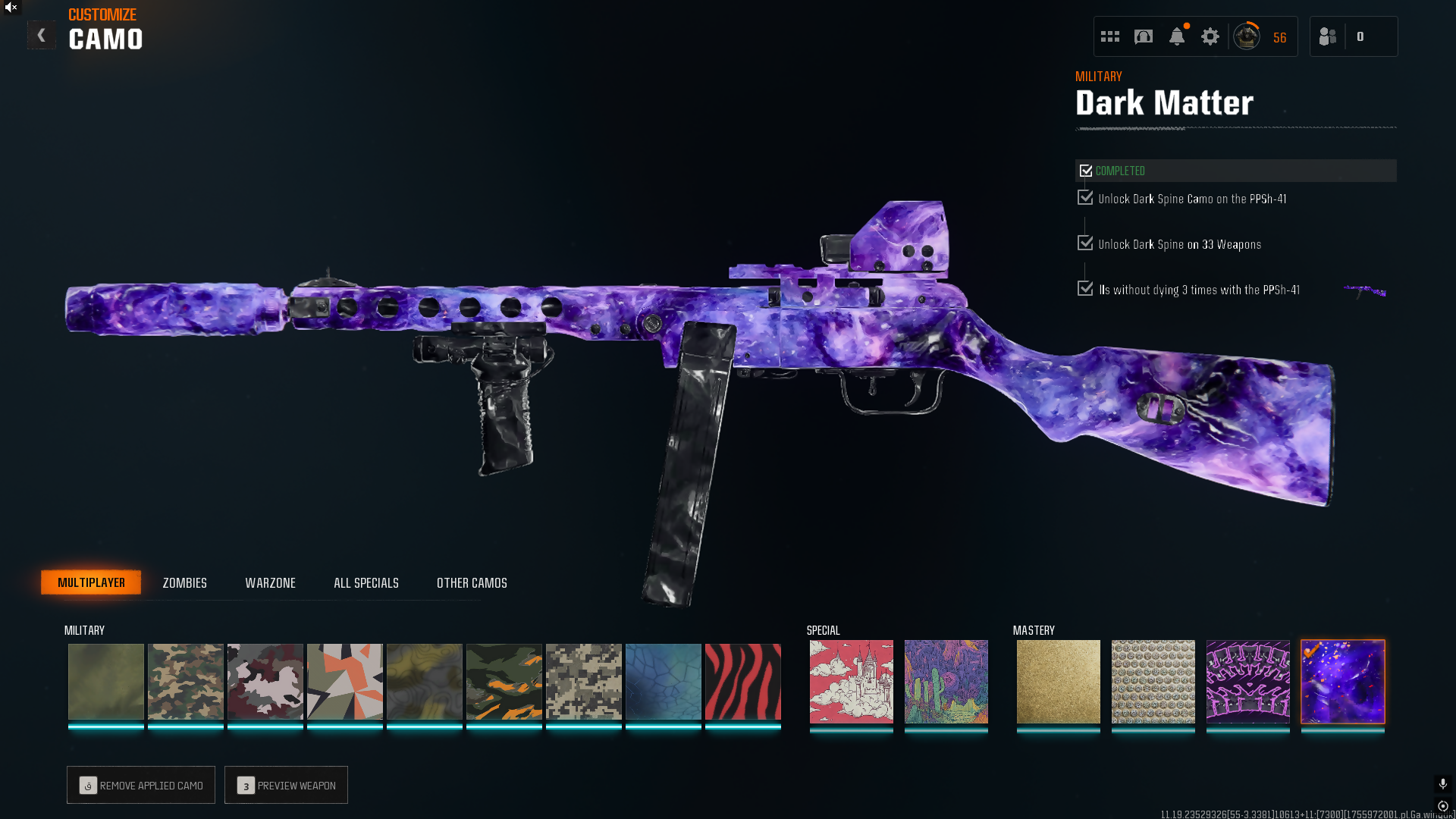The width and height of the screenshot is (1456, 819).
Task: Select the blue cracked scale camo
Action: coord(663,681)
